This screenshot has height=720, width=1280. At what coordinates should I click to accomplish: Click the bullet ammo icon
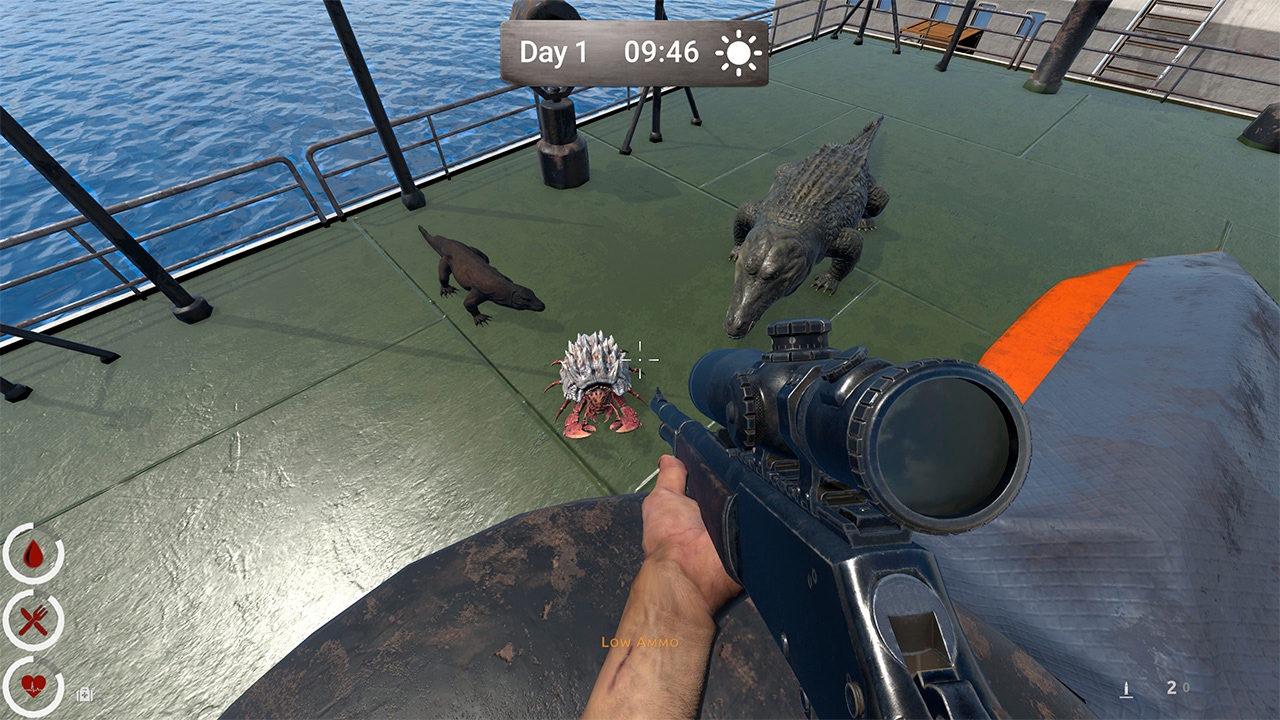tap(1126, 689)
